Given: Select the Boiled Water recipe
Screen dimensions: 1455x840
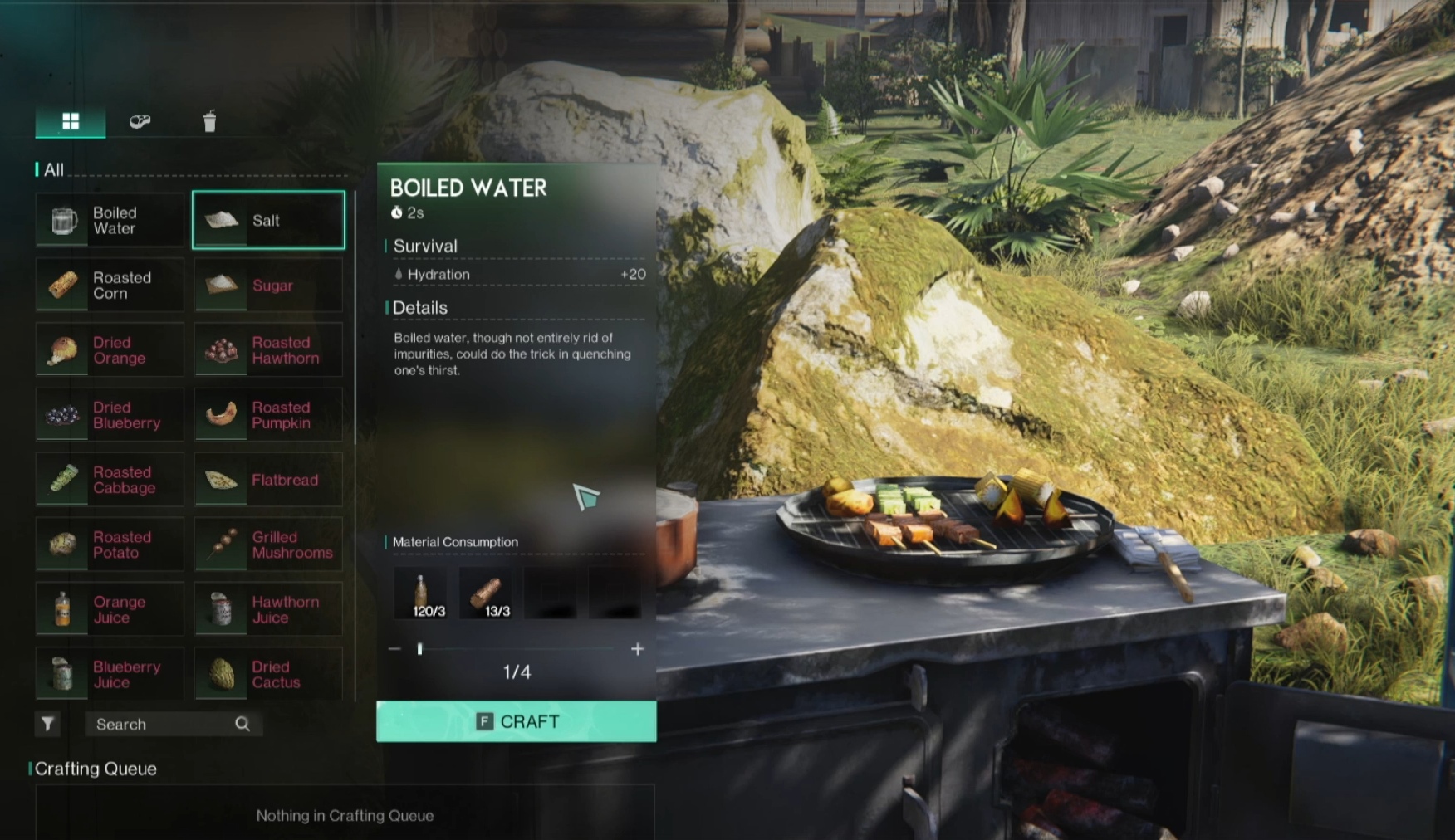Looking at the screenshot, I should pyautogui.click(x=110, y=221).
